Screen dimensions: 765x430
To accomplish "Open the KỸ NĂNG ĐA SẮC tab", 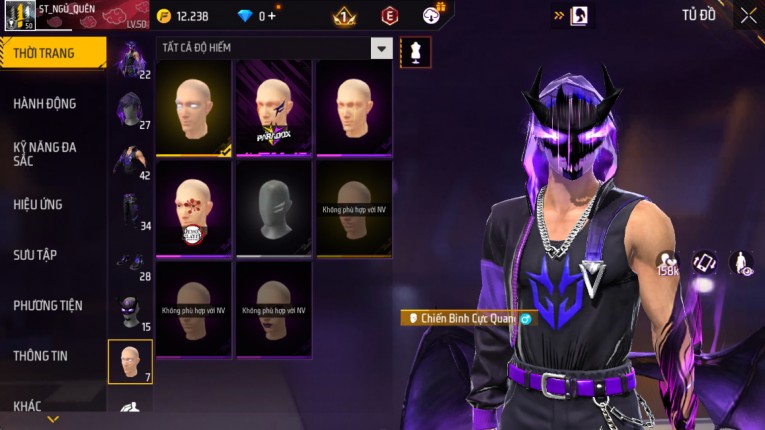I will coord(45,154).
